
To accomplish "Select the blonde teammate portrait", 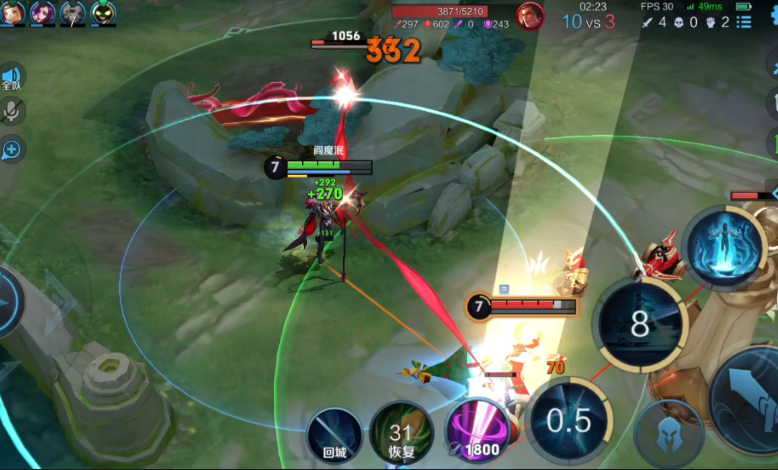I will click(x=14, y=12).
